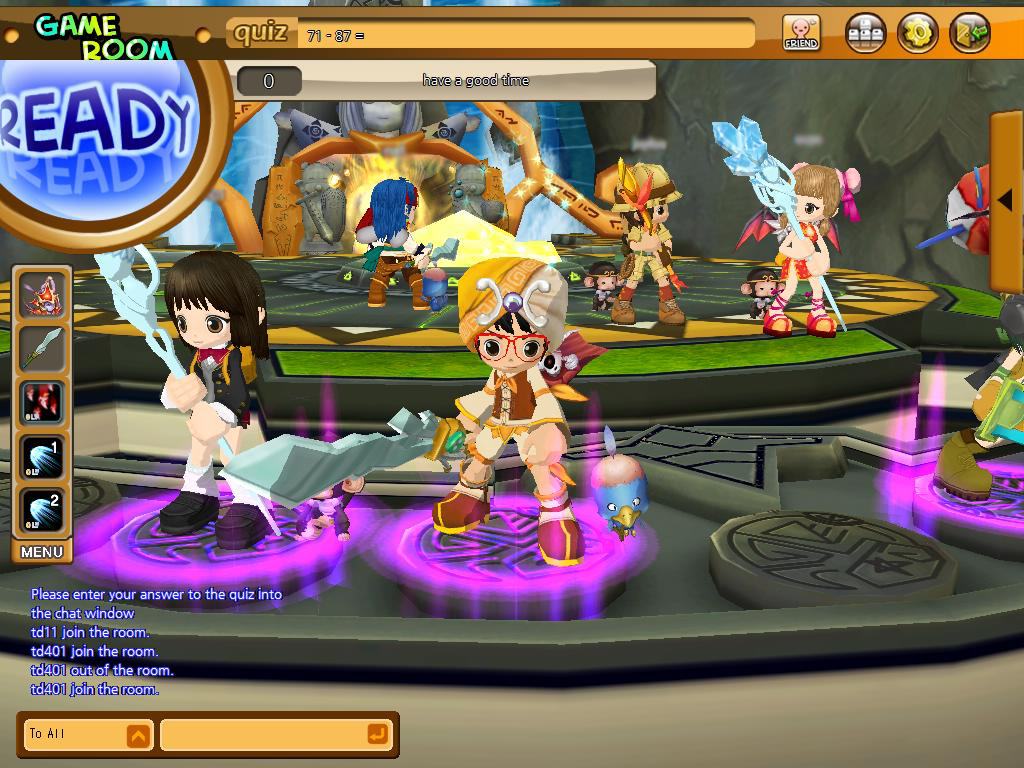The width and height of the screenshot is (1024, 768).
Task: Open the Friend list
Action: (800, 32)
